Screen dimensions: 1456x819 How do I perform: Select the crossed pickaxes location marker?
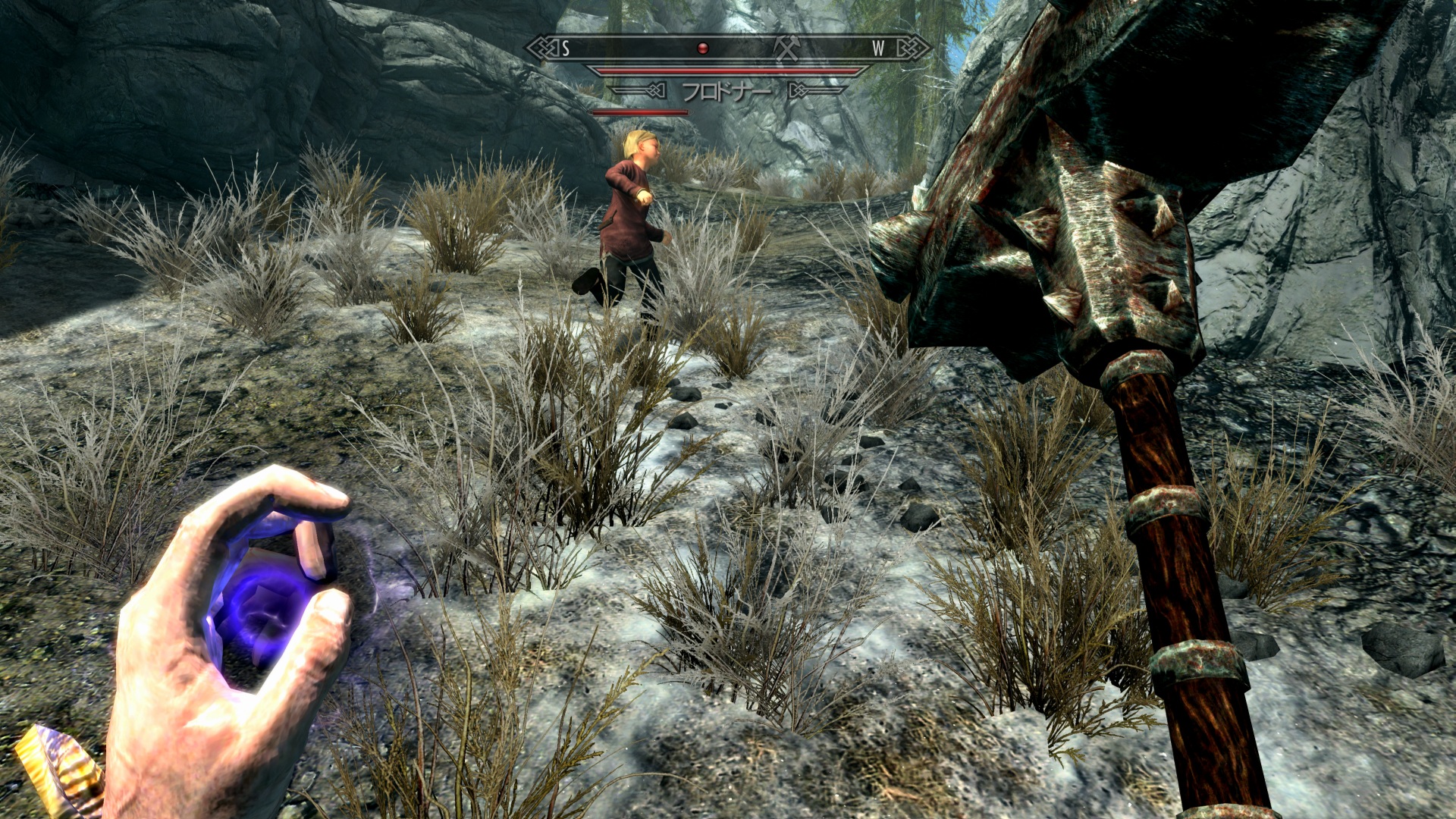point(787,49)
